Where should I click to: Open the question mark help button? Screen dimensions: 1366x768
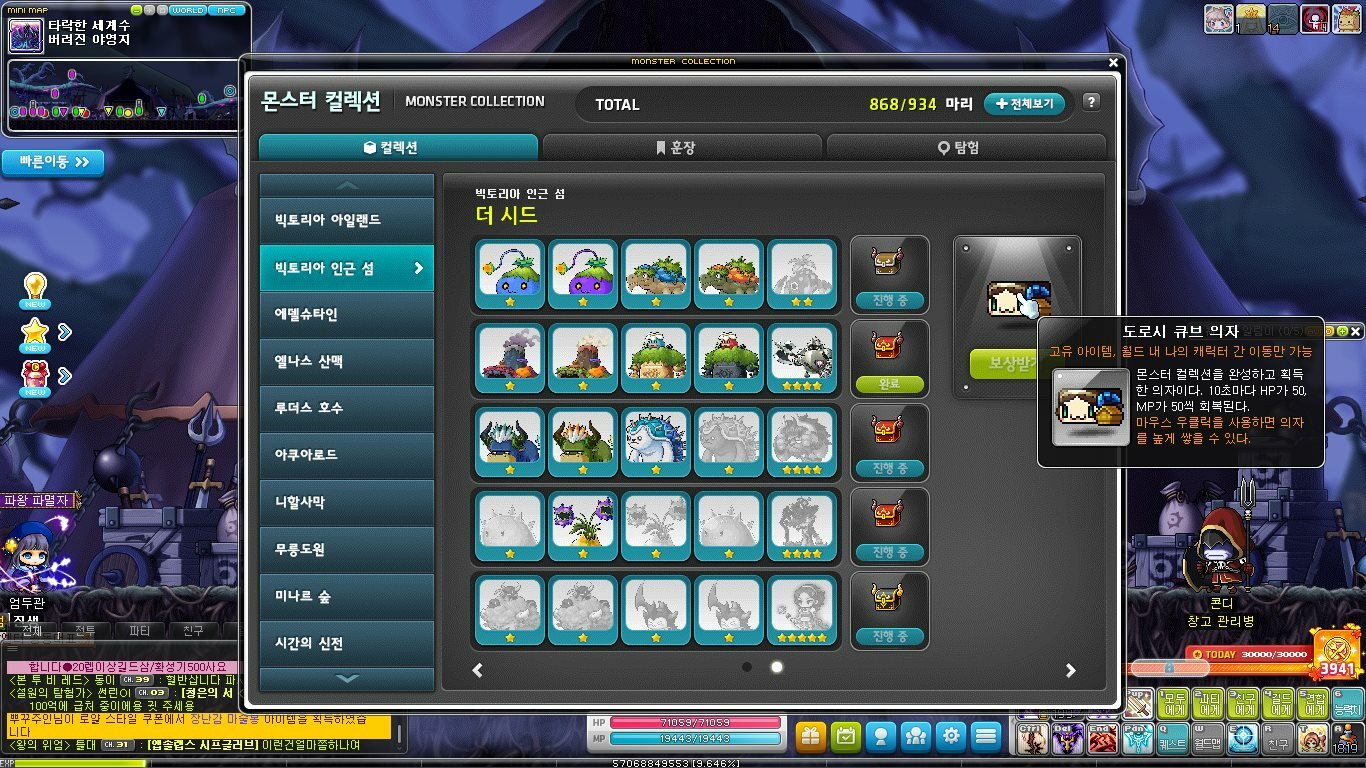pos(1091,102)
